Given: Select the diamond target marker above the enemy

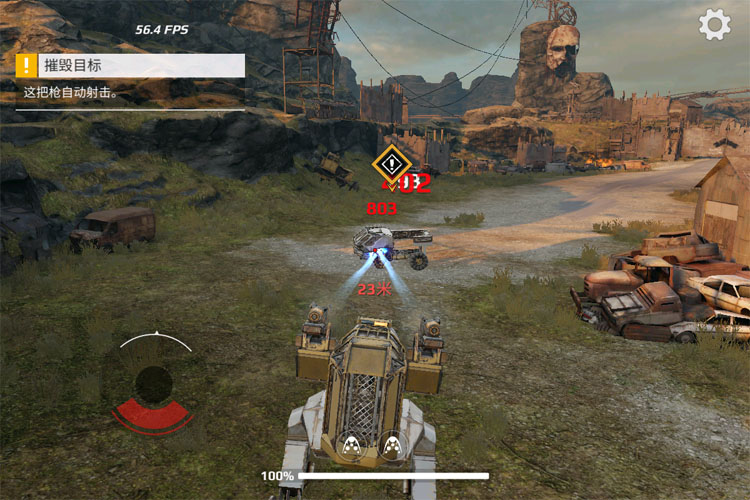Looking at the screenshot, I should point(393,163).
